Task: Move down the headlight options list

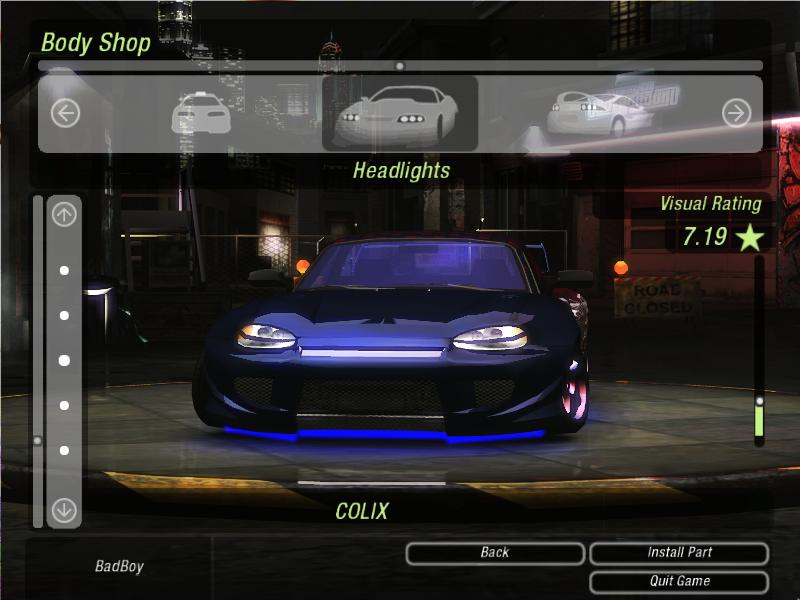Action: pos(64,510)
